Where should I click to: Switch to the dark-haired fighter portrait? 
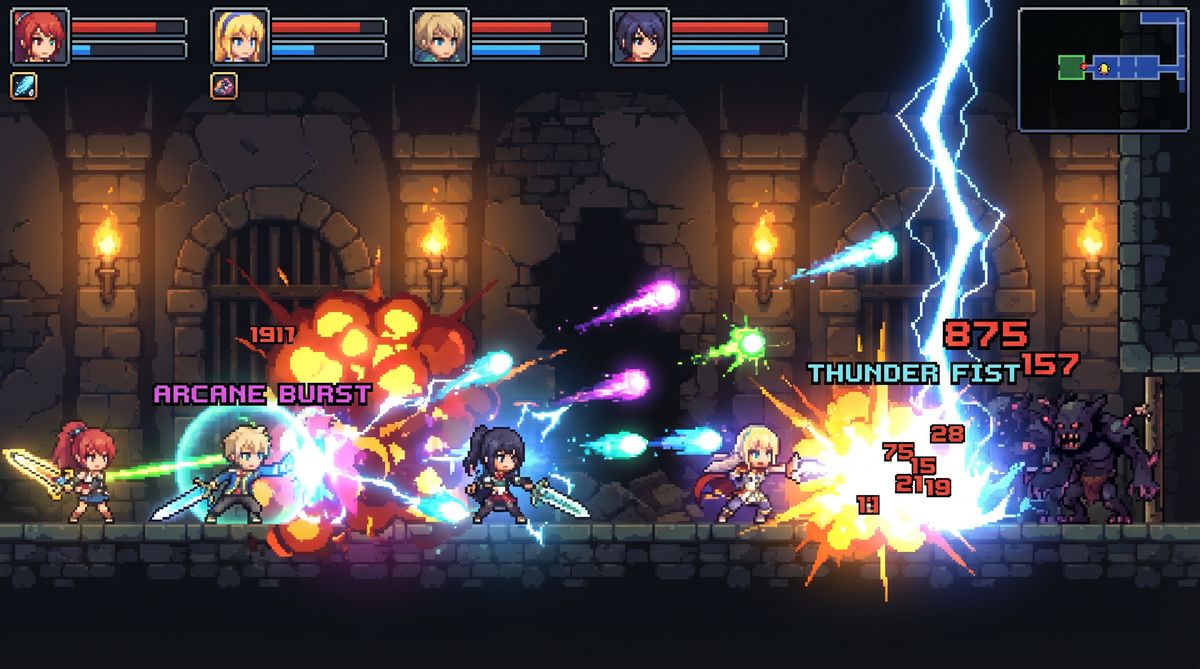pyautogui.click(x=640, y=37)
